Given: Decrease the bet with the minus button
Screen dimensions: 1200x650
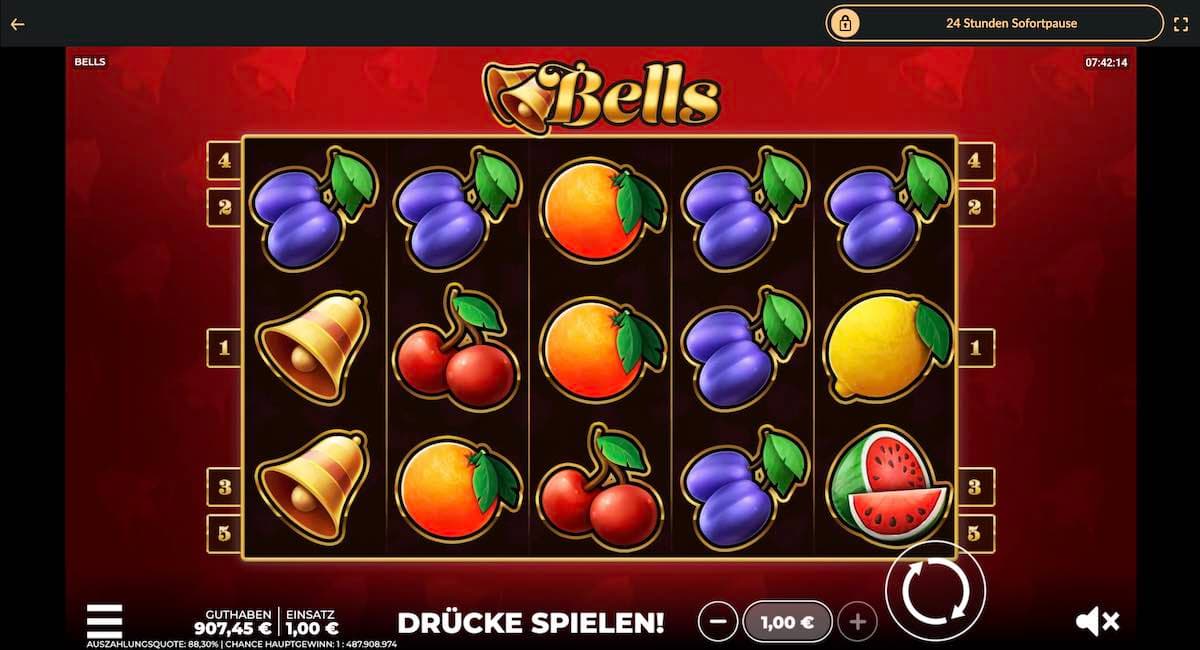Looking at the screenshot, I should click(x=717, y=622).
